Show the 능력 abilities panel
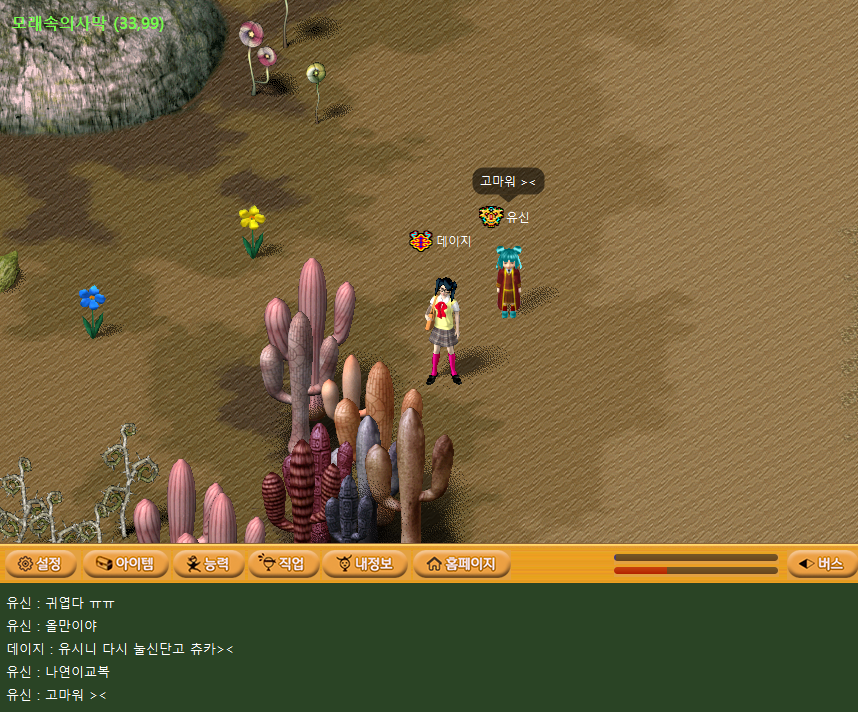This screenshot has height=712, width=858. click(x=208, y=564)
